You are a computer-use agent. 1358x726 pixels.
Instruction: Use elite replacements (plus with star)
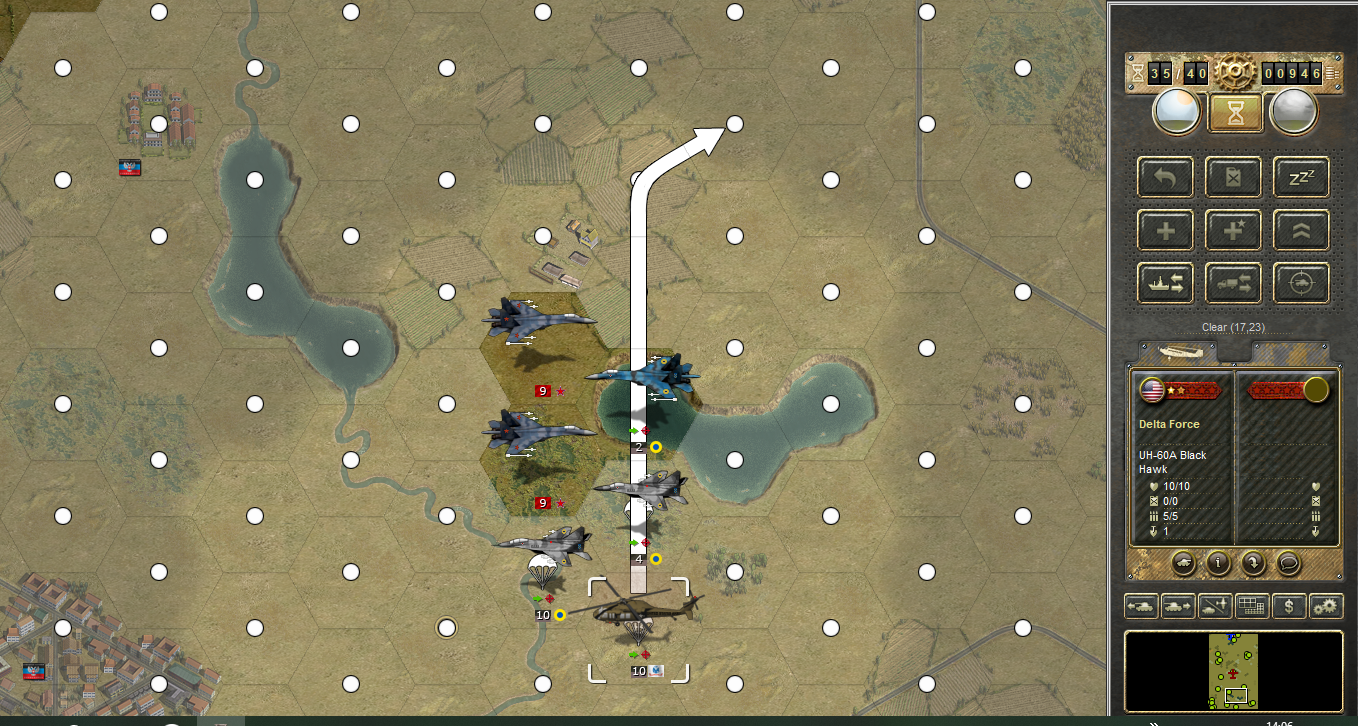(1234, 231)
